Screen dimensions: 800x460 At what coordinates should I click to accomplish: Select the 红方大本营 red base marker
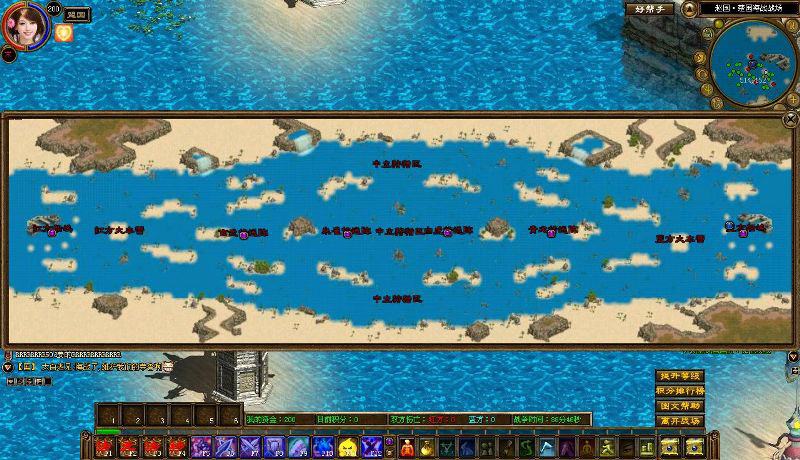click(x=119, y=230)
